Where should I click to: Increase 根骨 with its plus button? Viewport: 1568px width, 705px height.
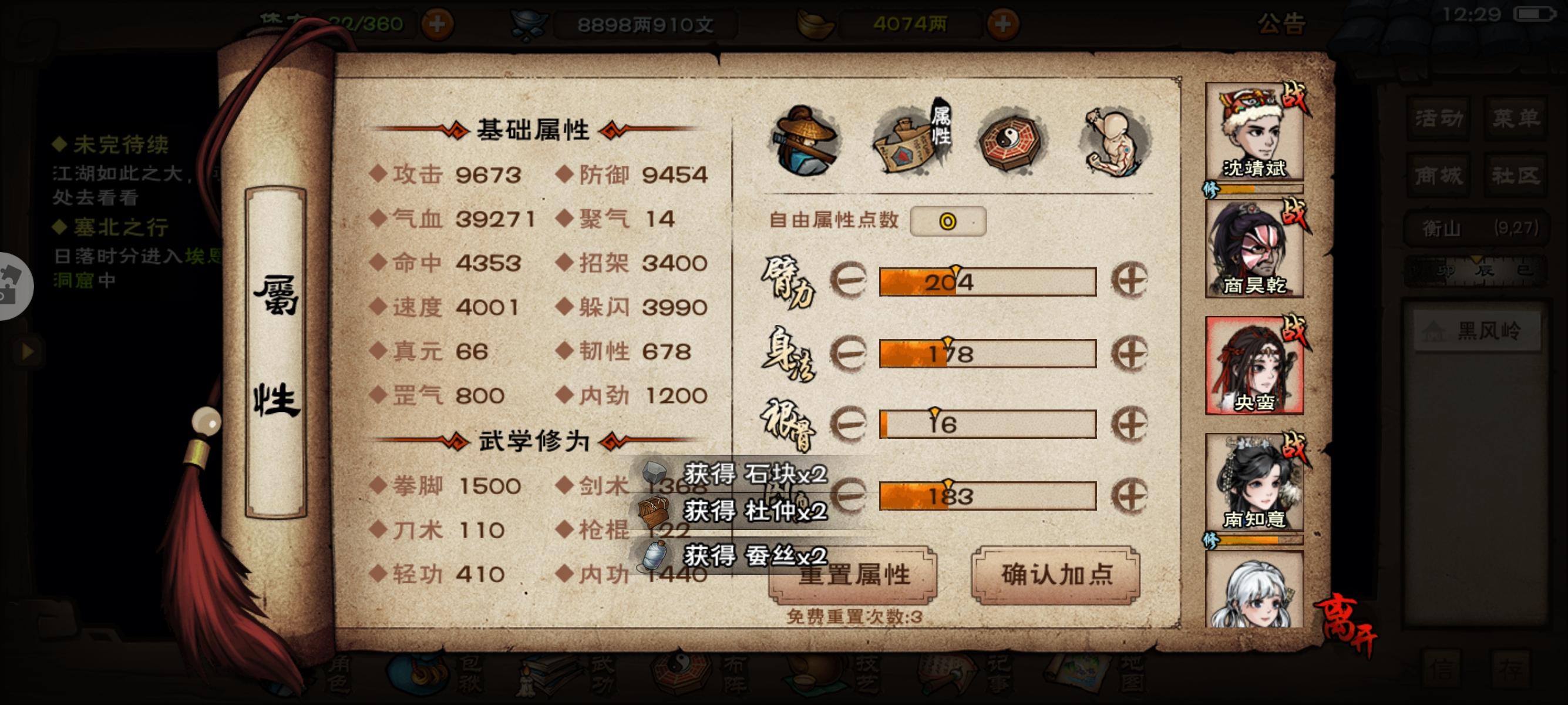(x=1129, y=424)
